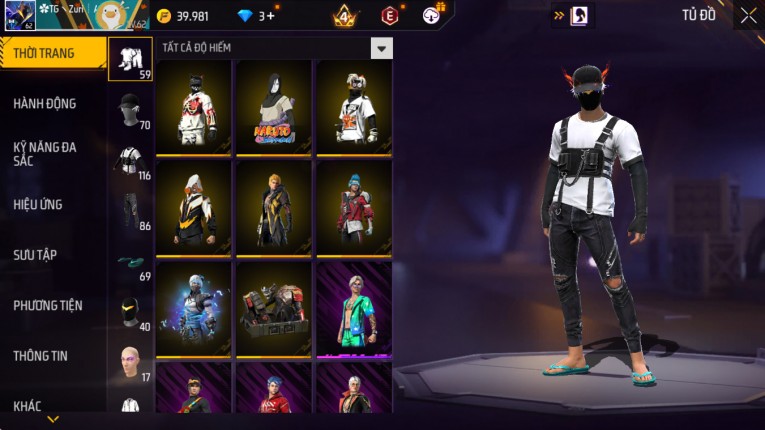Open the Tất Cả Độ Hiếm rarity dropdown
This screenshot has width=765, height=430.
(381, 48)
